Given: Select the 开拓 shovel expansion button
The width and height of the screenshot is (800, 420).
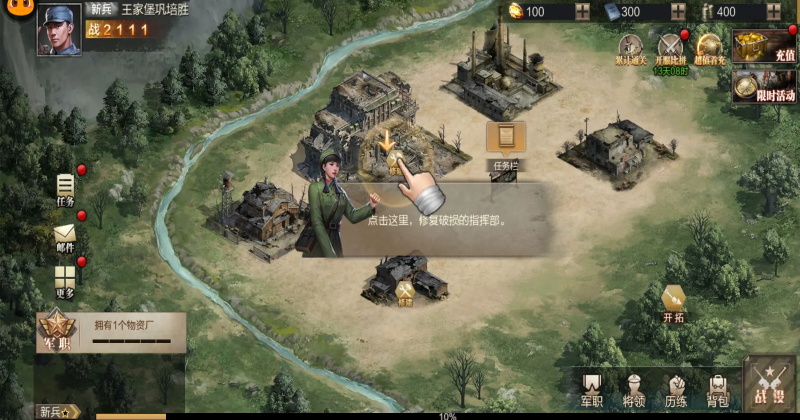Looking at the screenshot, I should tap(674, 303).
